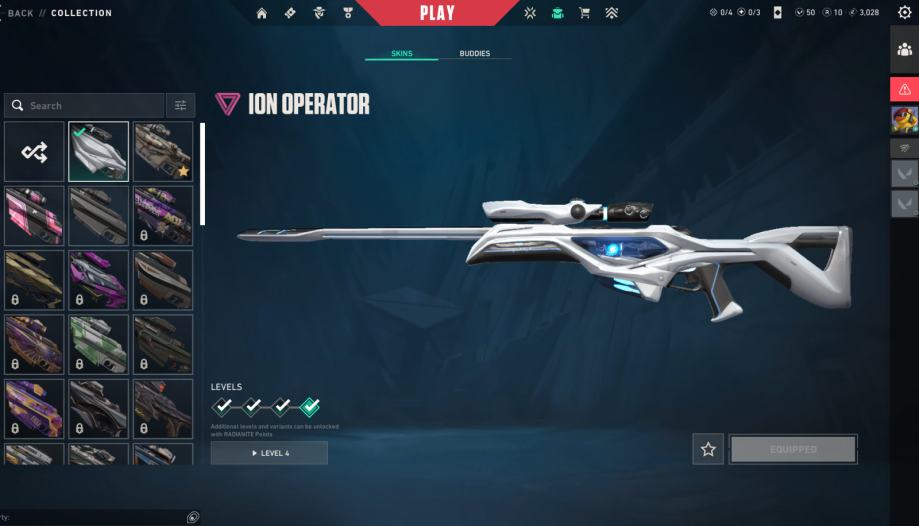Favorite this skin with the star button
This screenshot has height=526, width=919.
(x=708, y=449)
